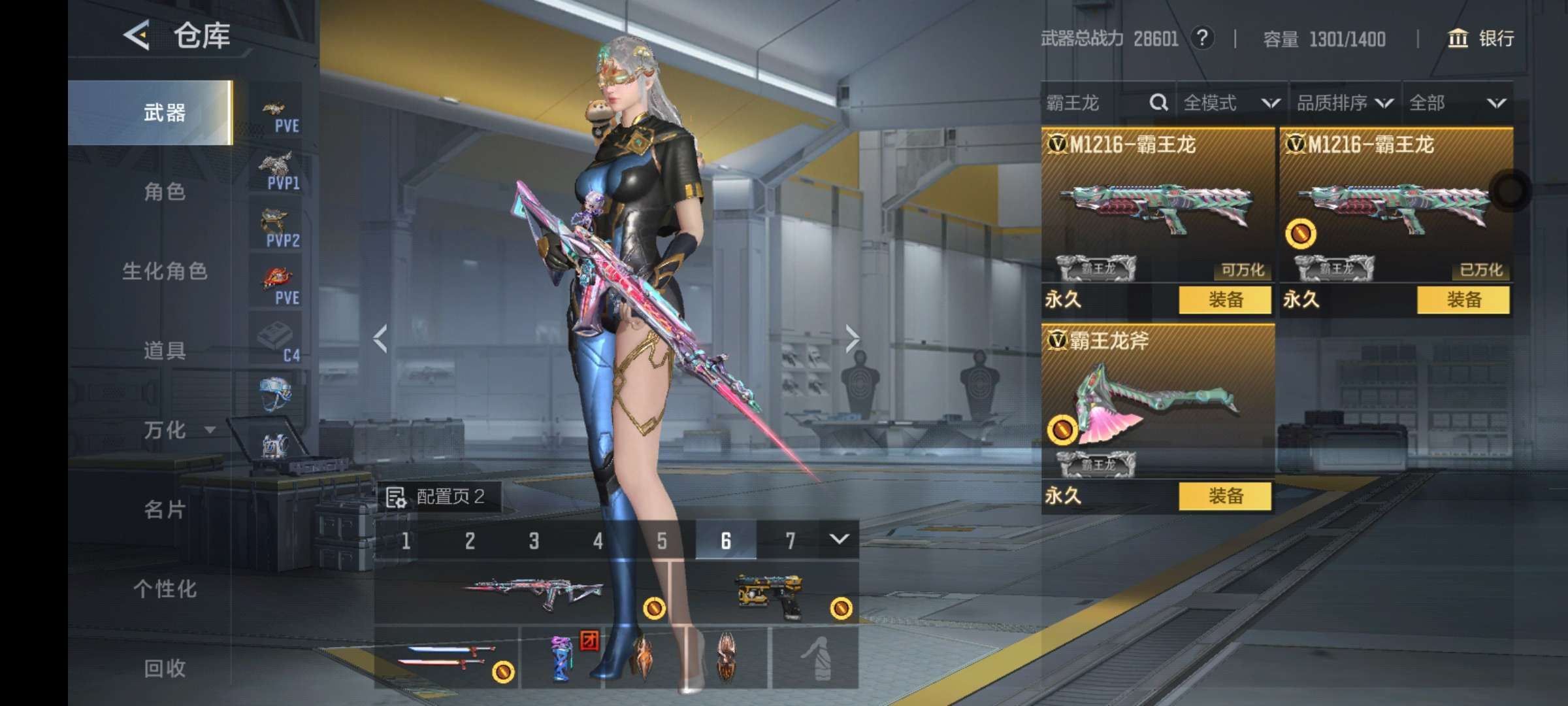Select the 道具 items tab

point(164,351)
